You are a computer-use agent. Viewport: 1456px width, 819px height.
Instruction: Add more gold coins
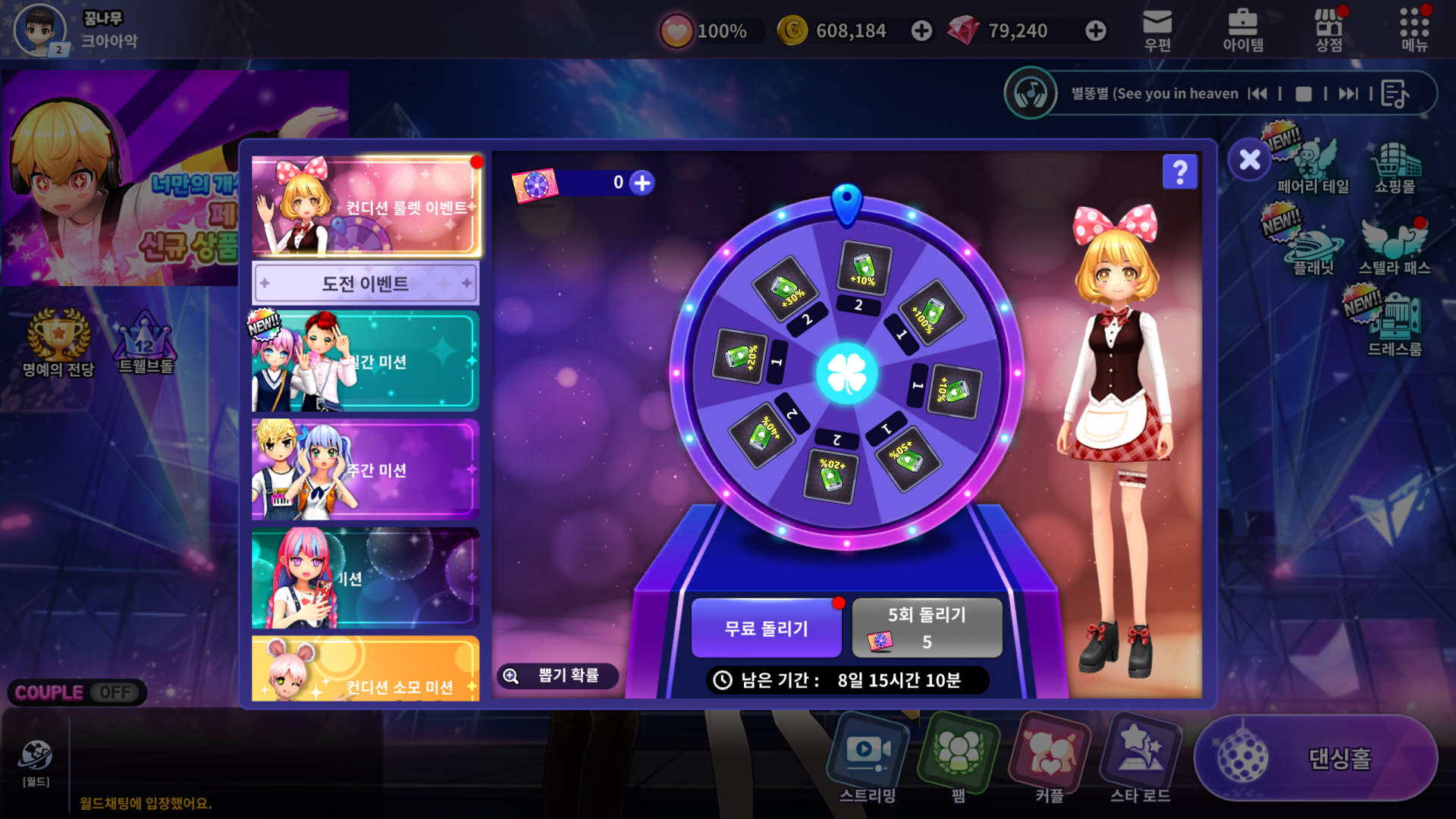[x=921, y=31]
